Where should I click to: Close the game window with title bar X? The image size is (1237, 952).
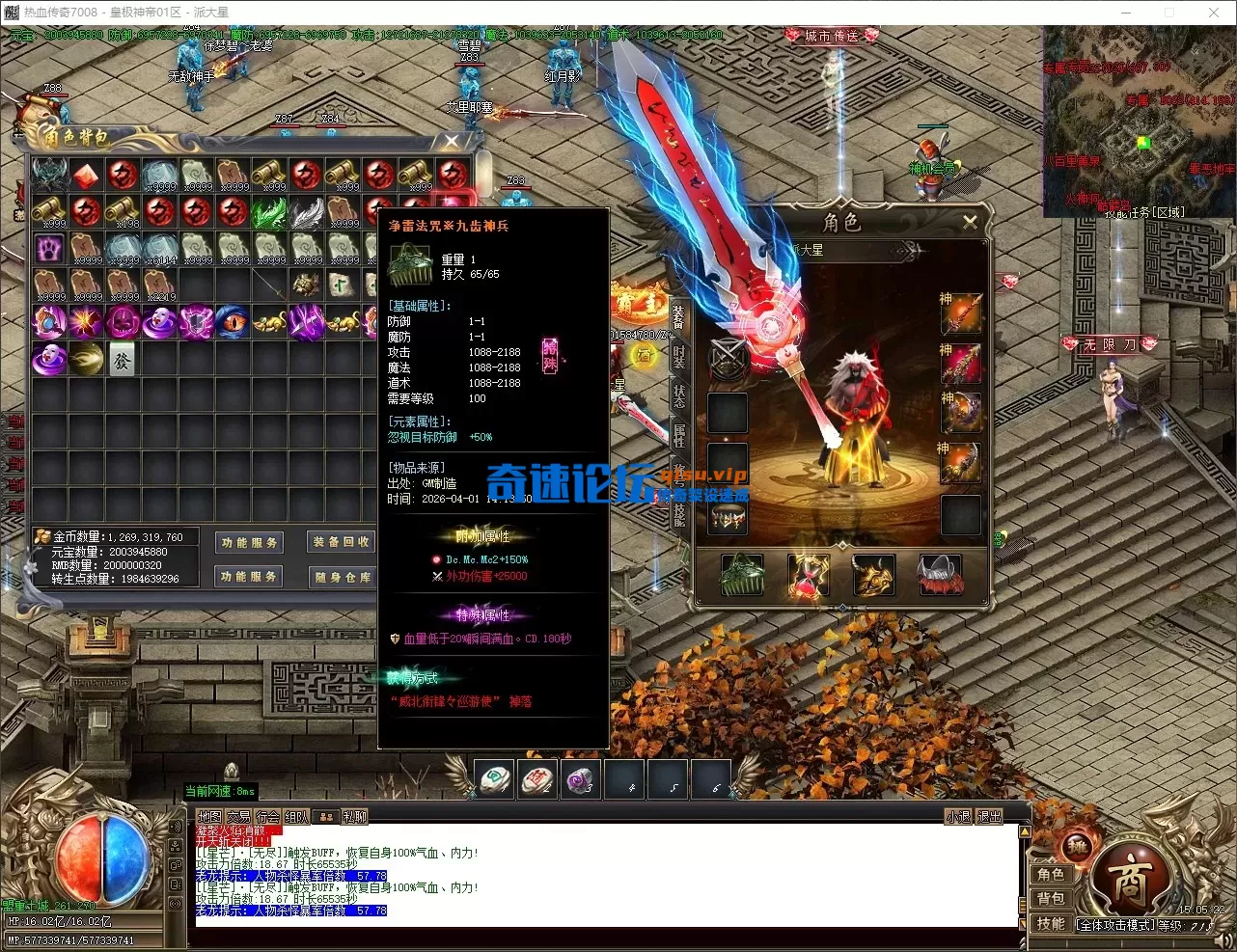click(1214, 13)
